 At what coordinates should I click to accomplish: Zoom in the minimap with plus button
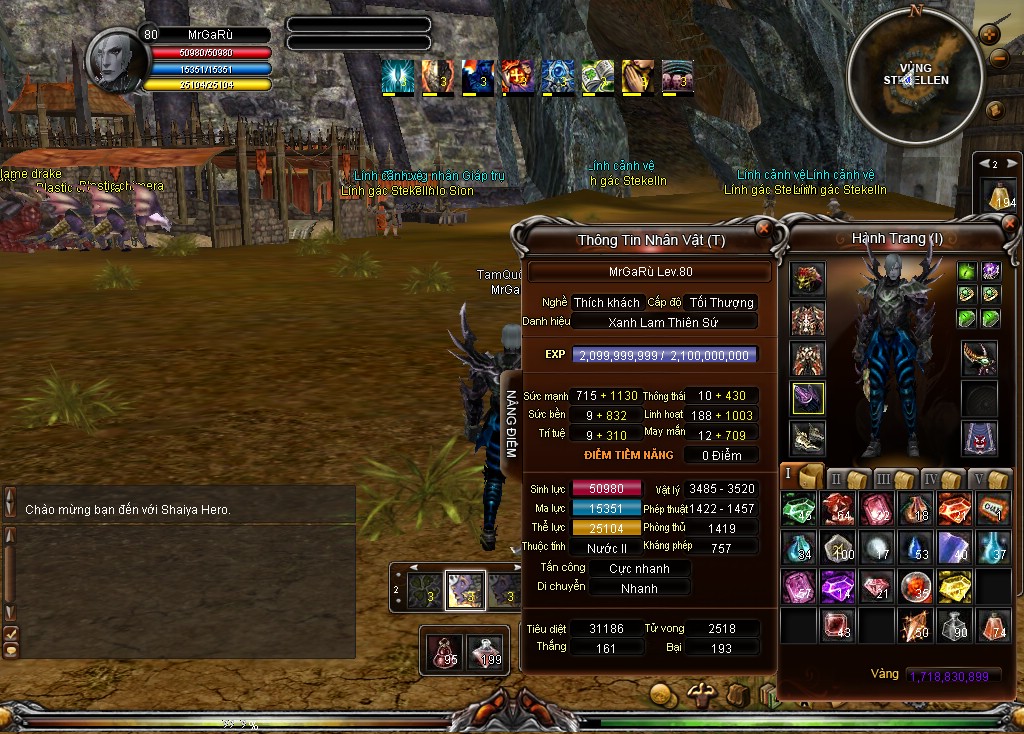pyautogui.click(x=990, y=34)
